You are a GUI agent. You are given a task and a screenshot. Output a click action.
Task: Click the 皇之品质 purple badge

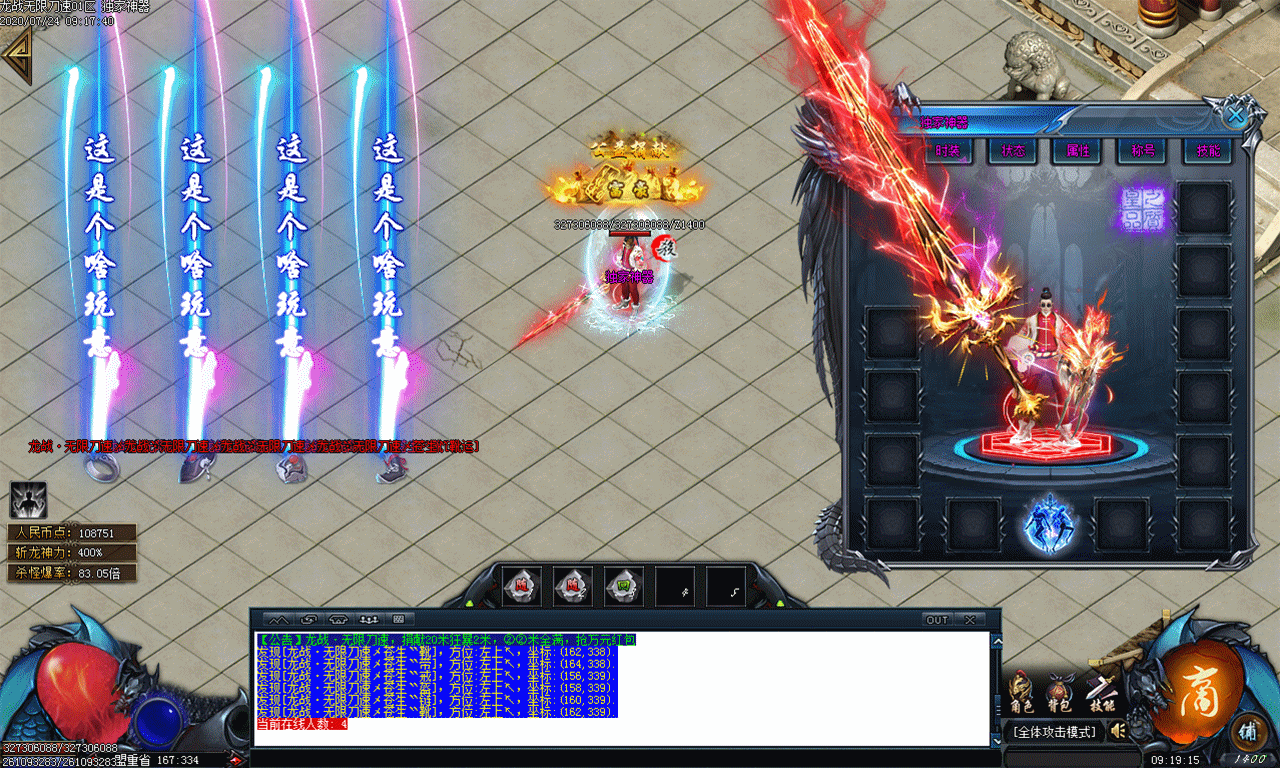pyautogui.click(x=1142, y=210)
